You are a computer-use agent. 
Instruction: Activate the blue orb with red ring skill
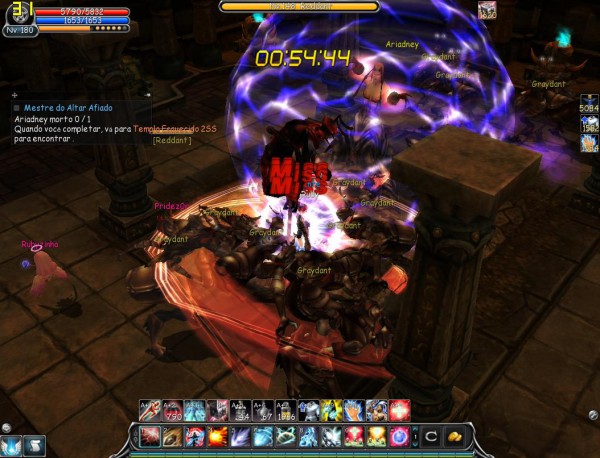point(401,436)
